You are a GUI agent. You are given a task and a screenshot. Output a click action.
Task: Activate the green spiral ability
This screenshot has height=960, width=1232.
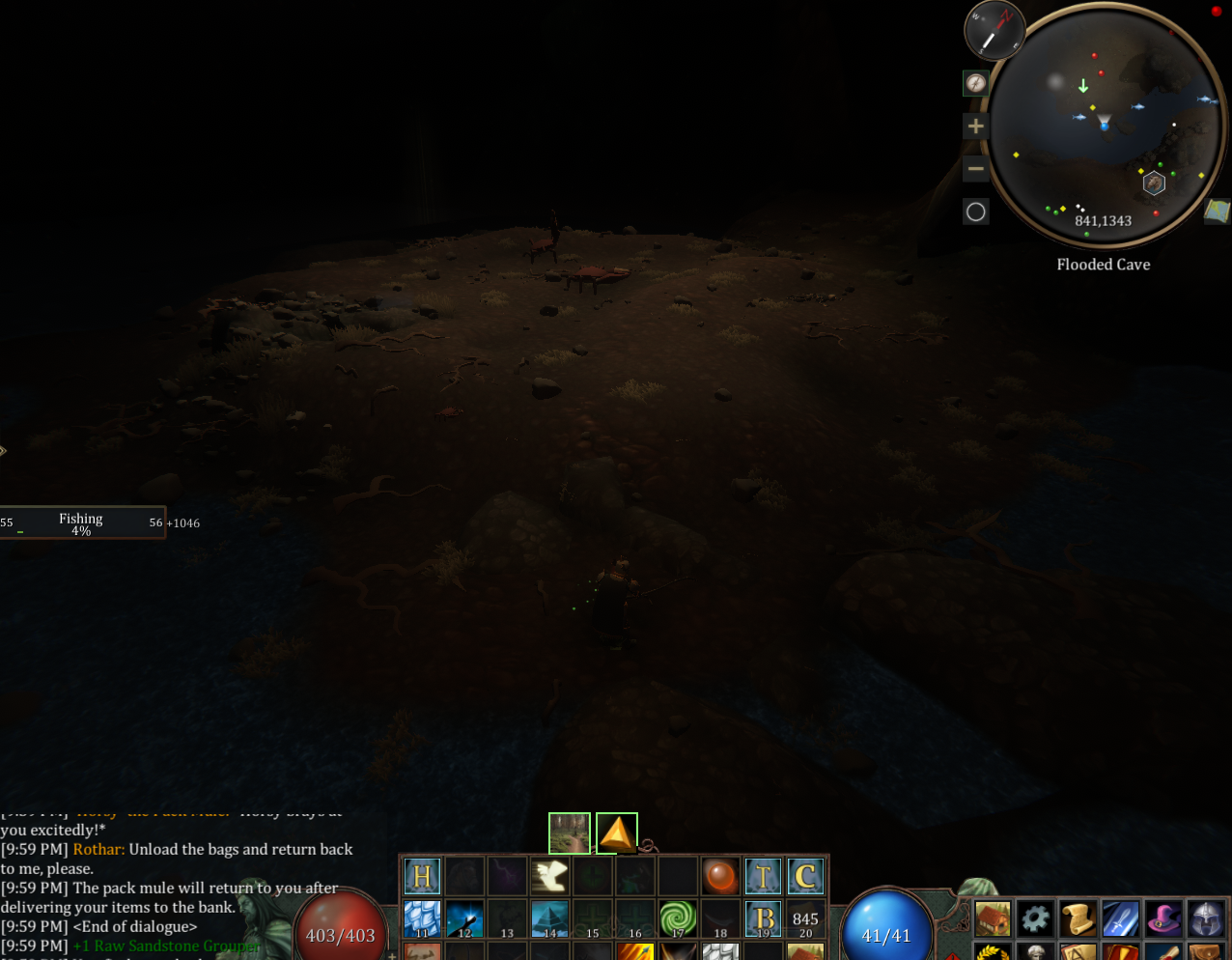pos(678,918)
